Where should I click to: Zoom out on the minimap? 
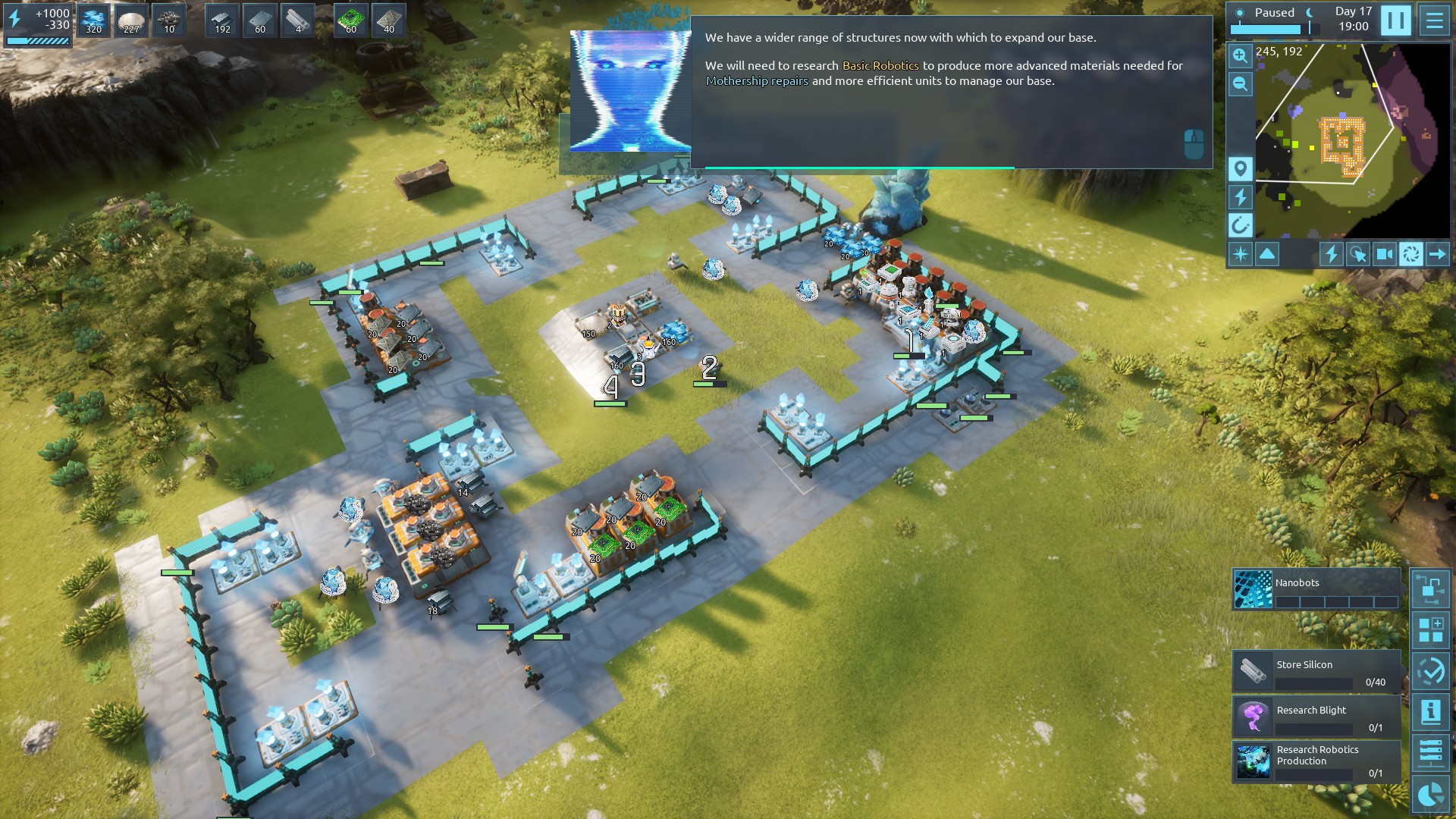point(1240,84)
